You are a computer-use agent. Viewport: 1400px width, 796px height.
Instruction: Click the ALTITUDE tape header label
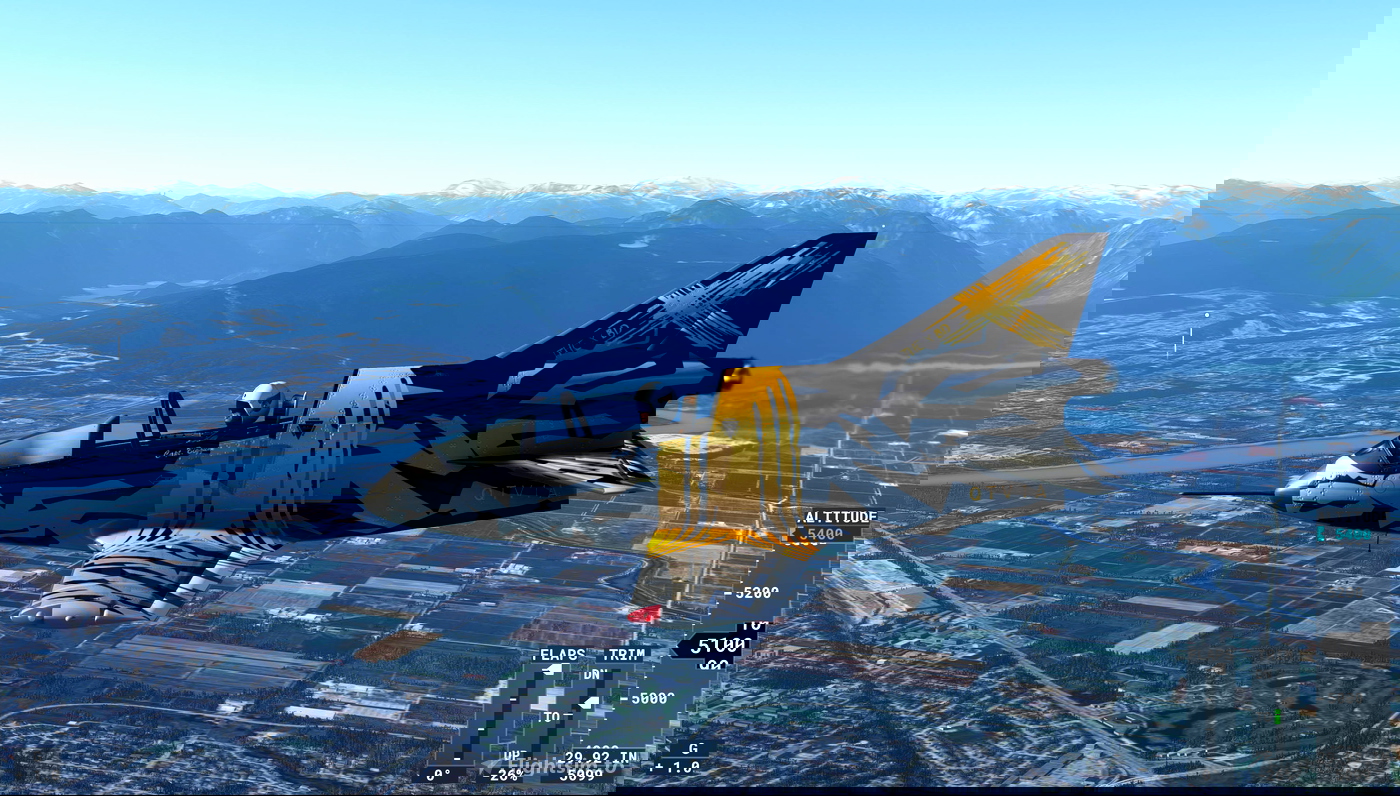pos(838,516)
